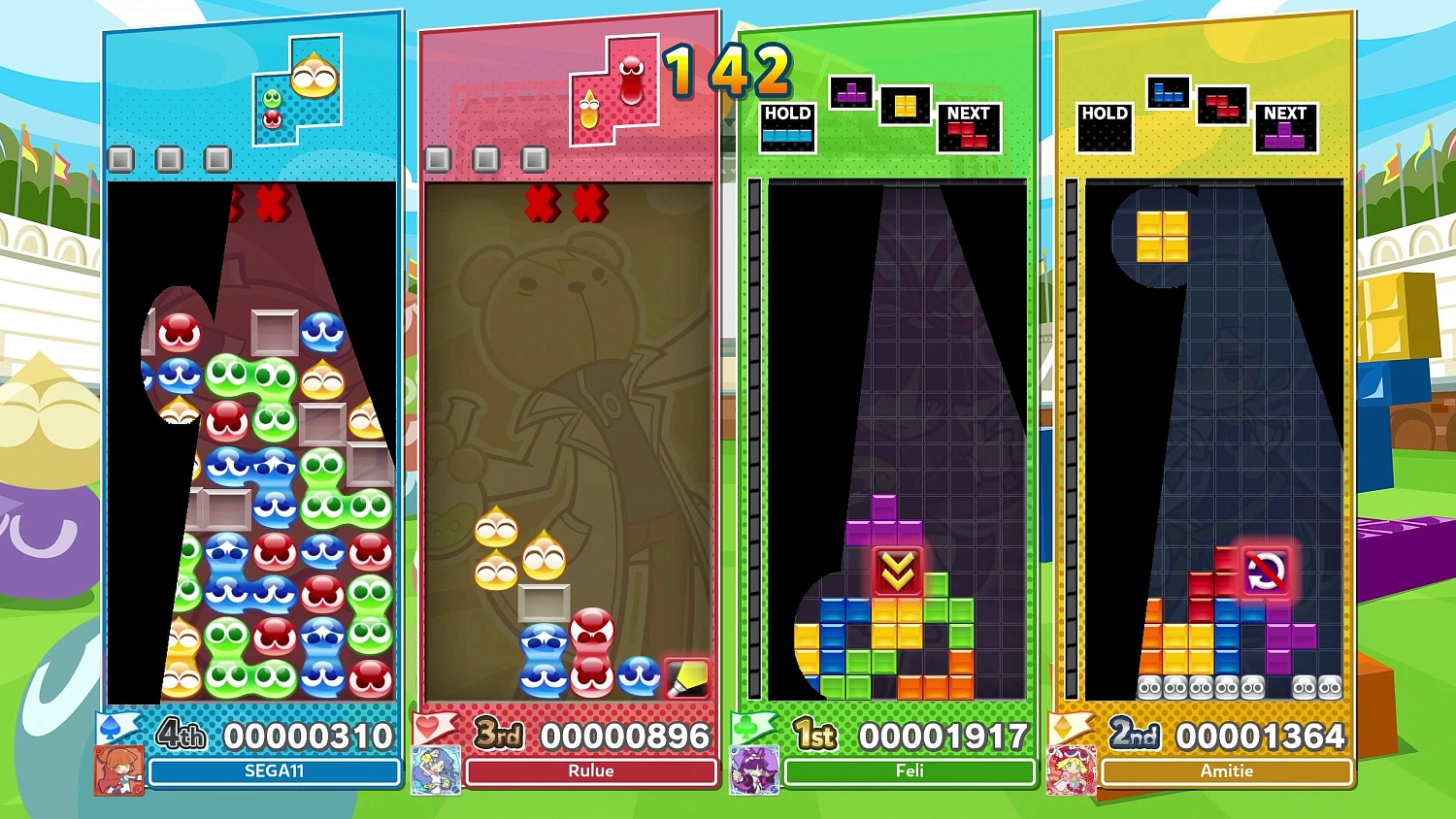1456x819 pixels.
Task: Toggle the HOLD slot on Feli's board
Action: click(789, 126)
